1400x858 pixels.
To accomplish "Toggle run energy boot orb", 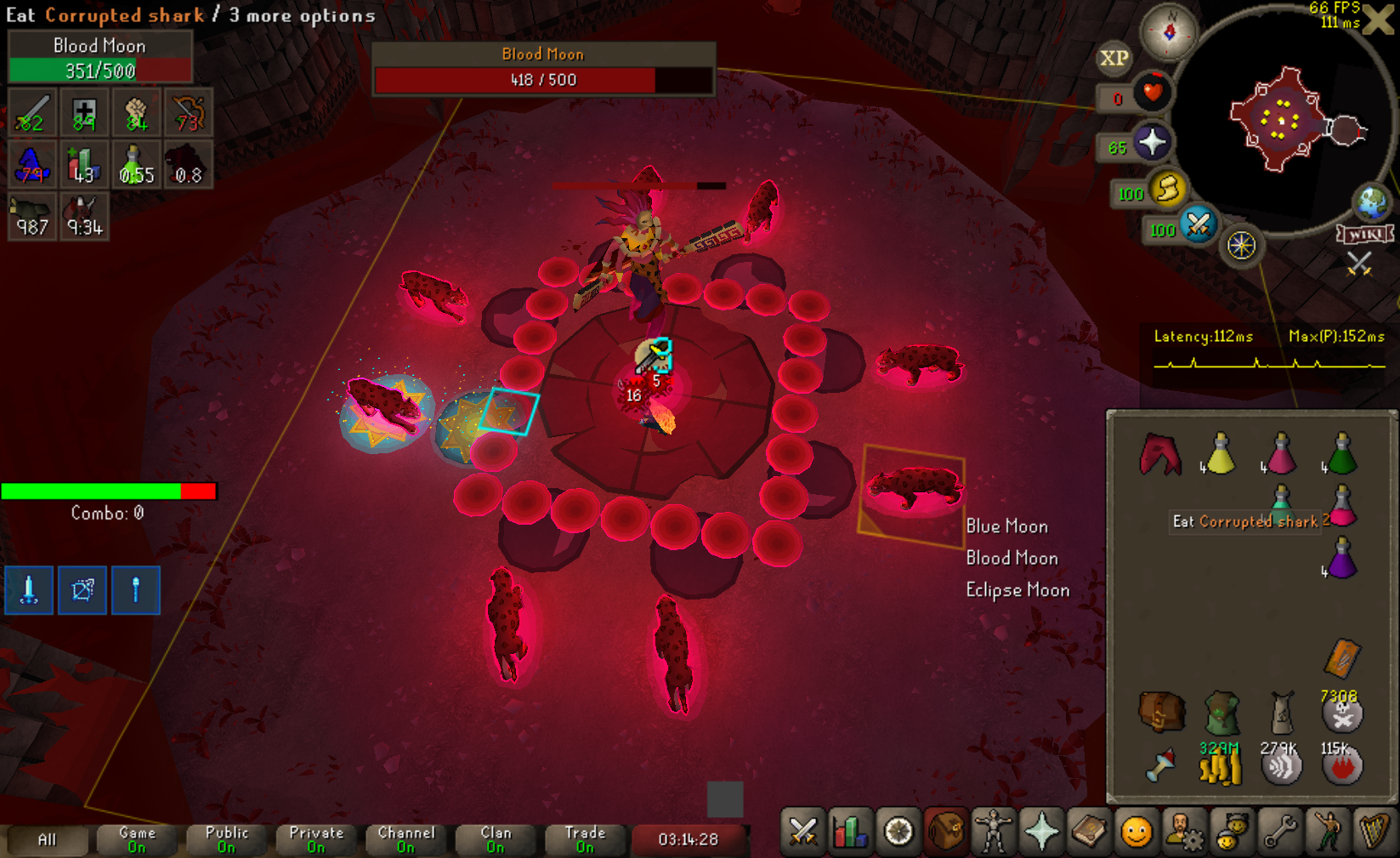I will coord(1168,190).
